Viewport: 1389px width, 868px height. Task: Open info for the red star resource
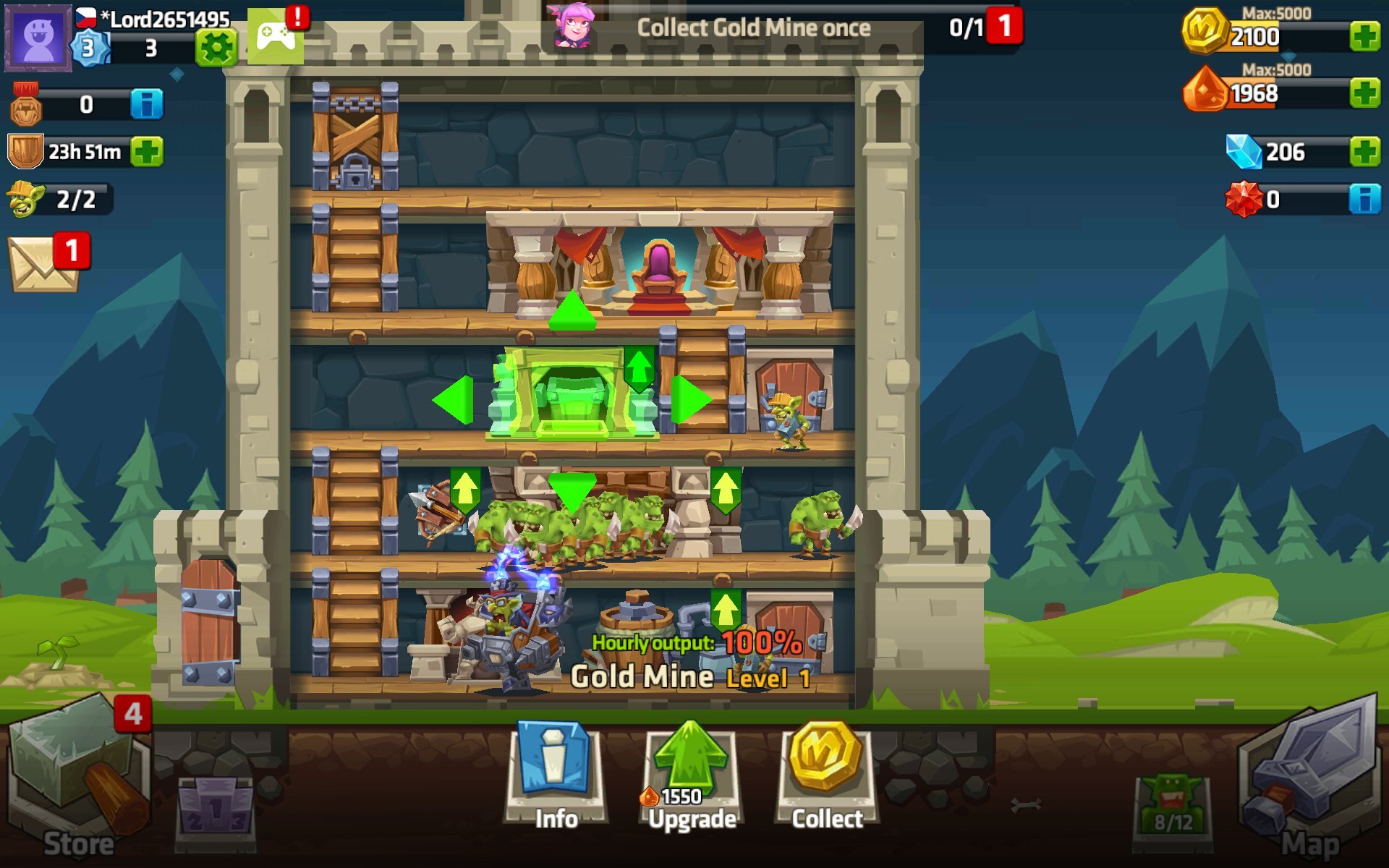point(1367,197)
